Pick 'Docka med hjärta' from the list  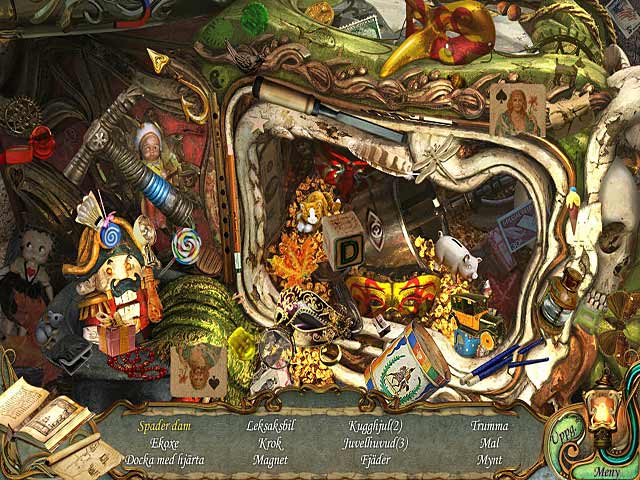pyautogui.click(x=164, y=460)
